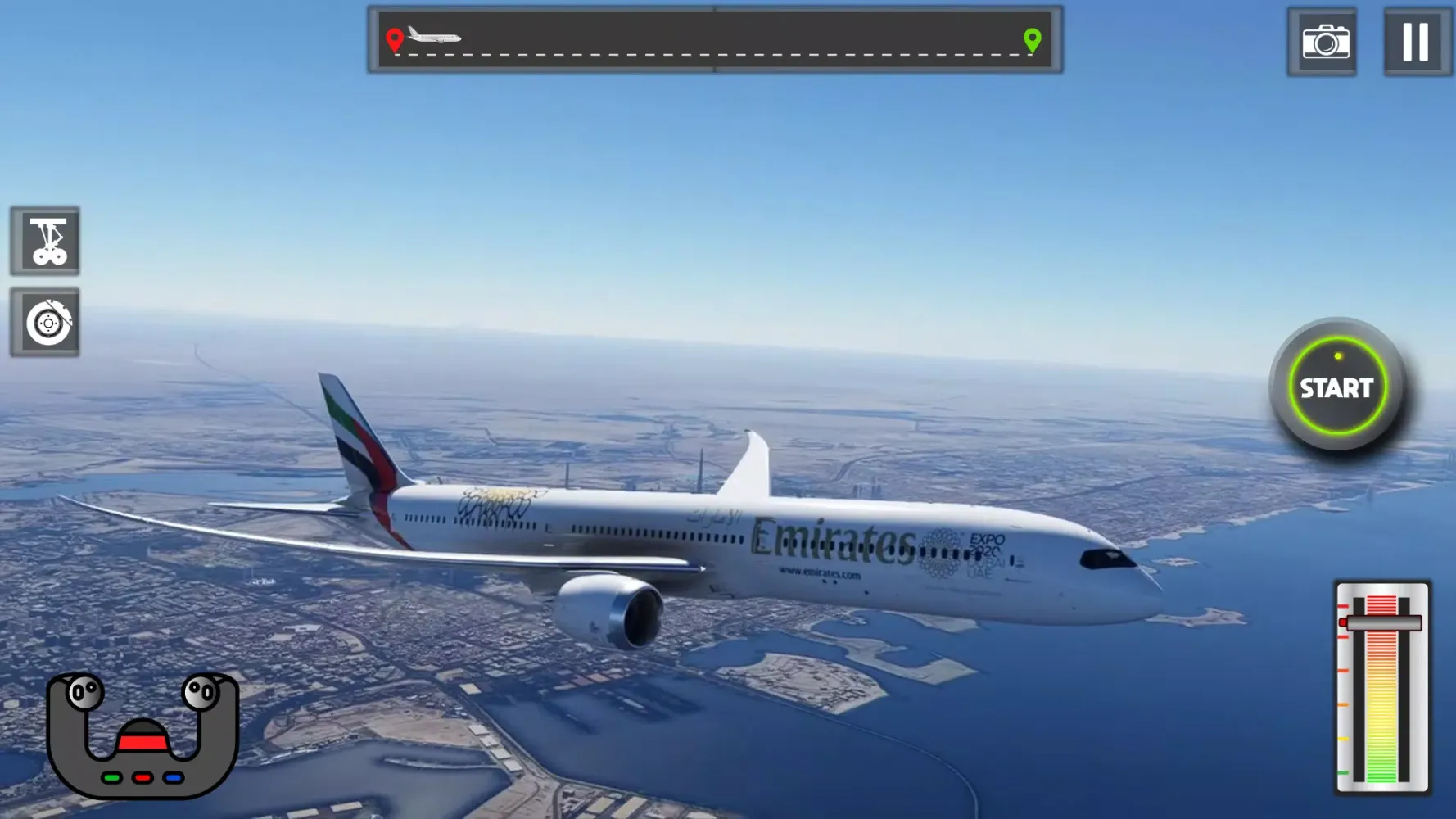Activate the wheel brake button

[x=46, y=323]
